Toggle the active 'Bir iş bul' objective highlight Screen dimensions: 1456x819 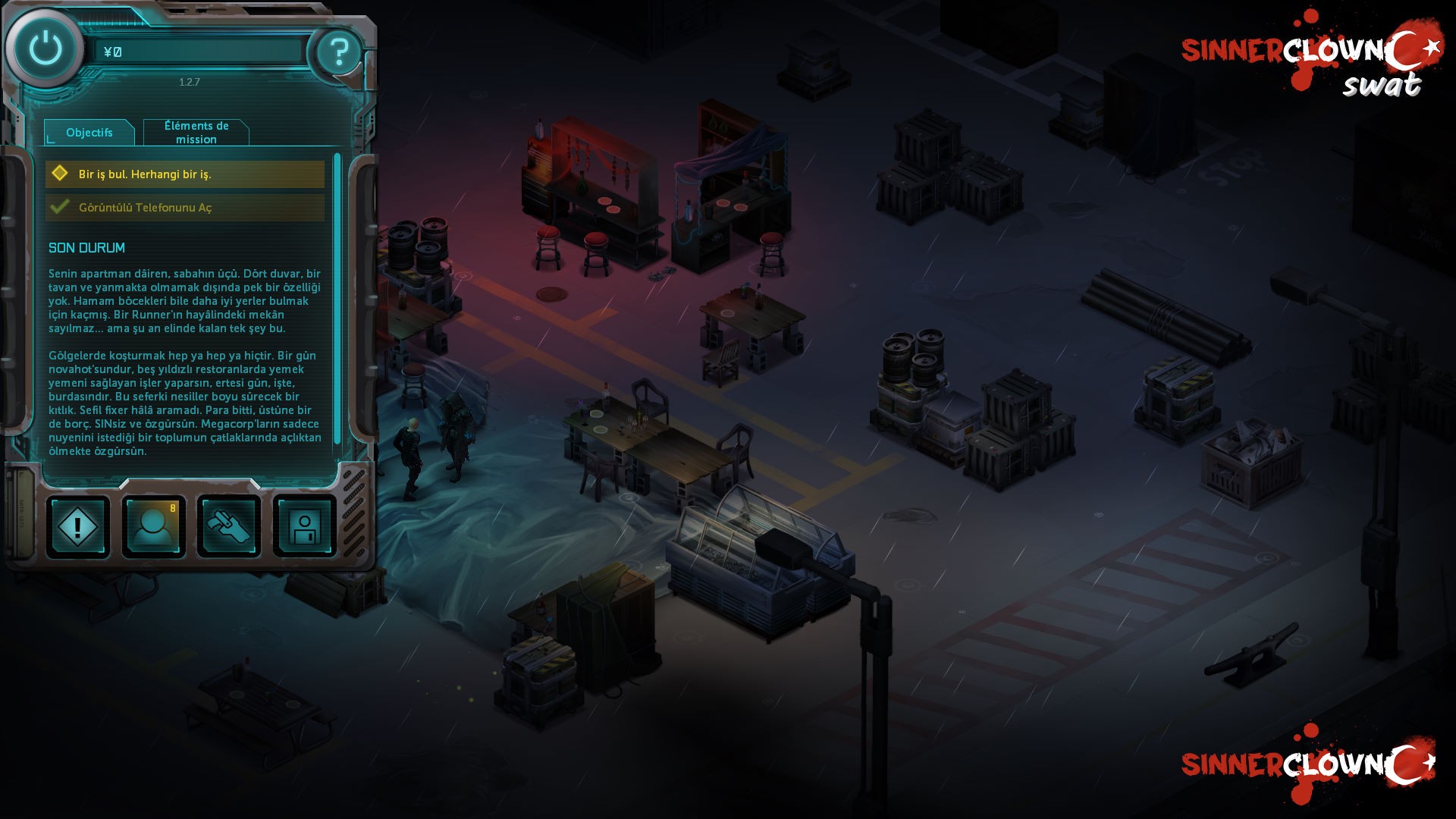[x=184, y=174]
